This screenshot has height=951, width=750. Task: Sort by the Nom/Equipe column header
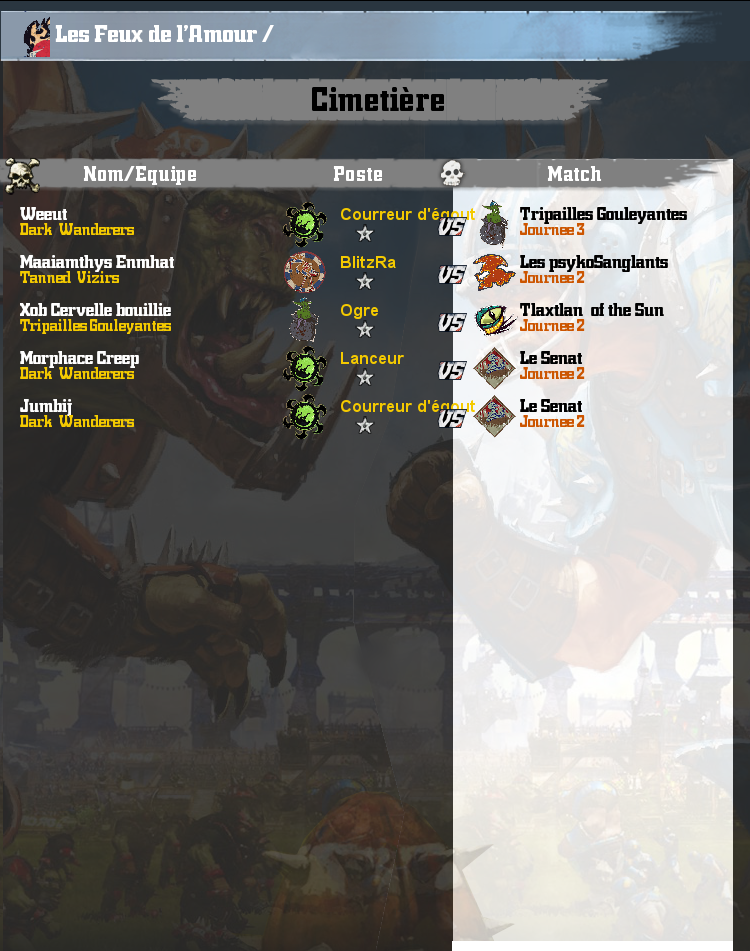click(140, 174)
